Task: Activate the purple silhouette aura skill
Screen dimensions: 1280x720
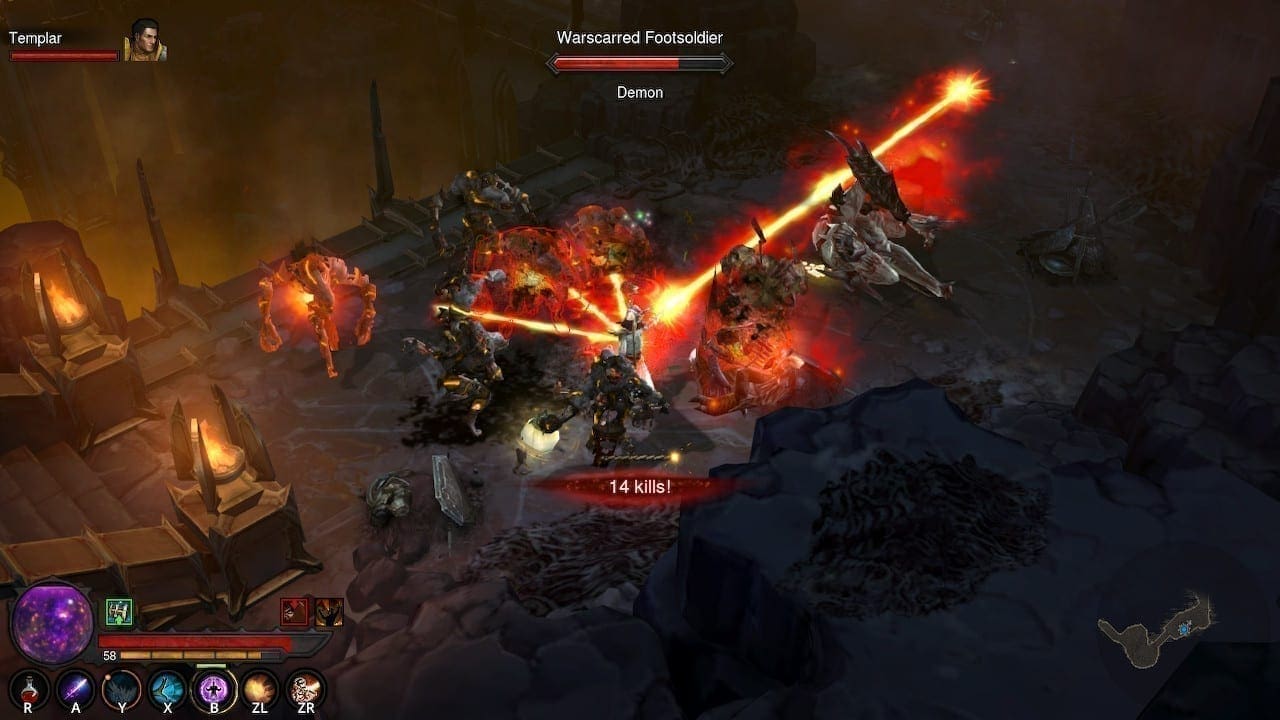Action: point(213,688)
